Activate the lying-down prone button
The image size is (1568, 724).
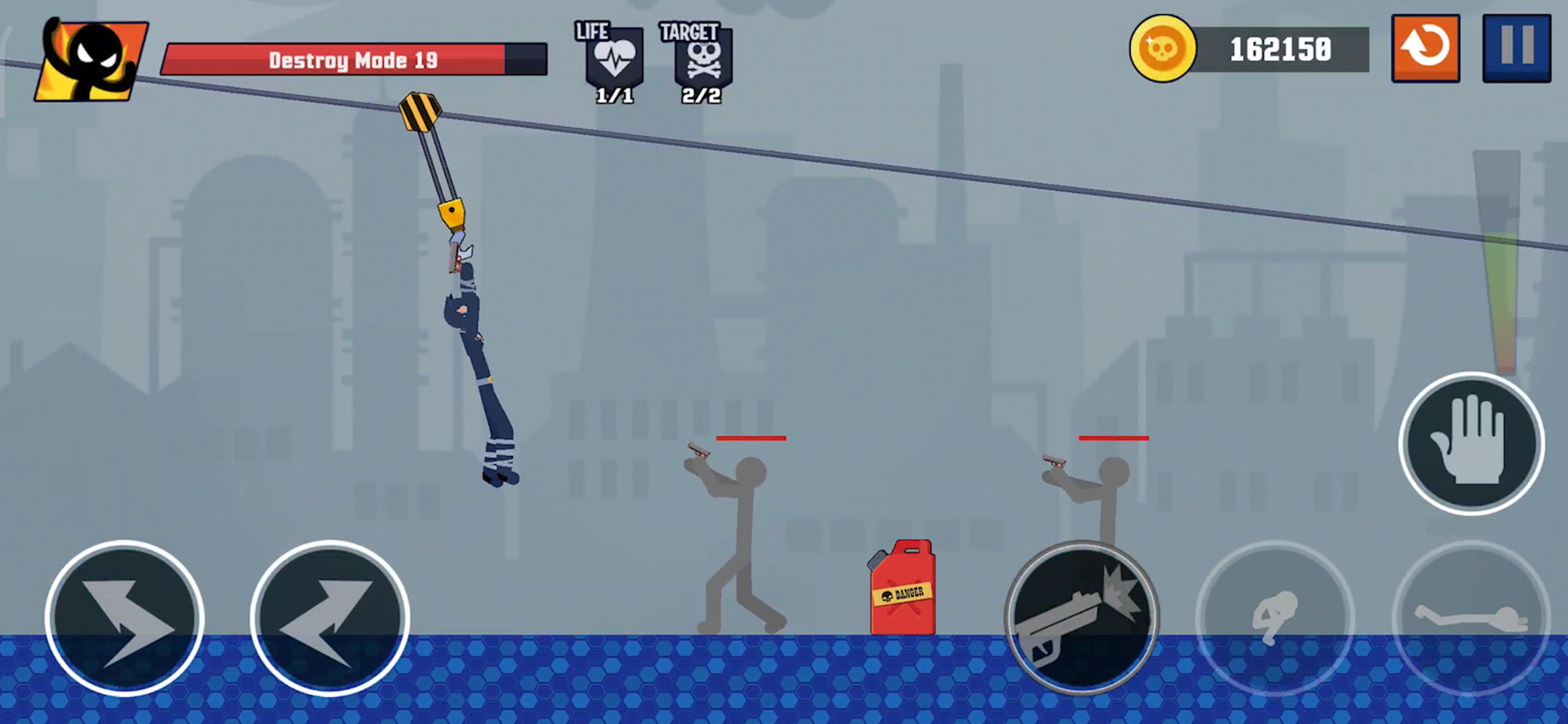pyautogui.click(x=1471, y=617)
